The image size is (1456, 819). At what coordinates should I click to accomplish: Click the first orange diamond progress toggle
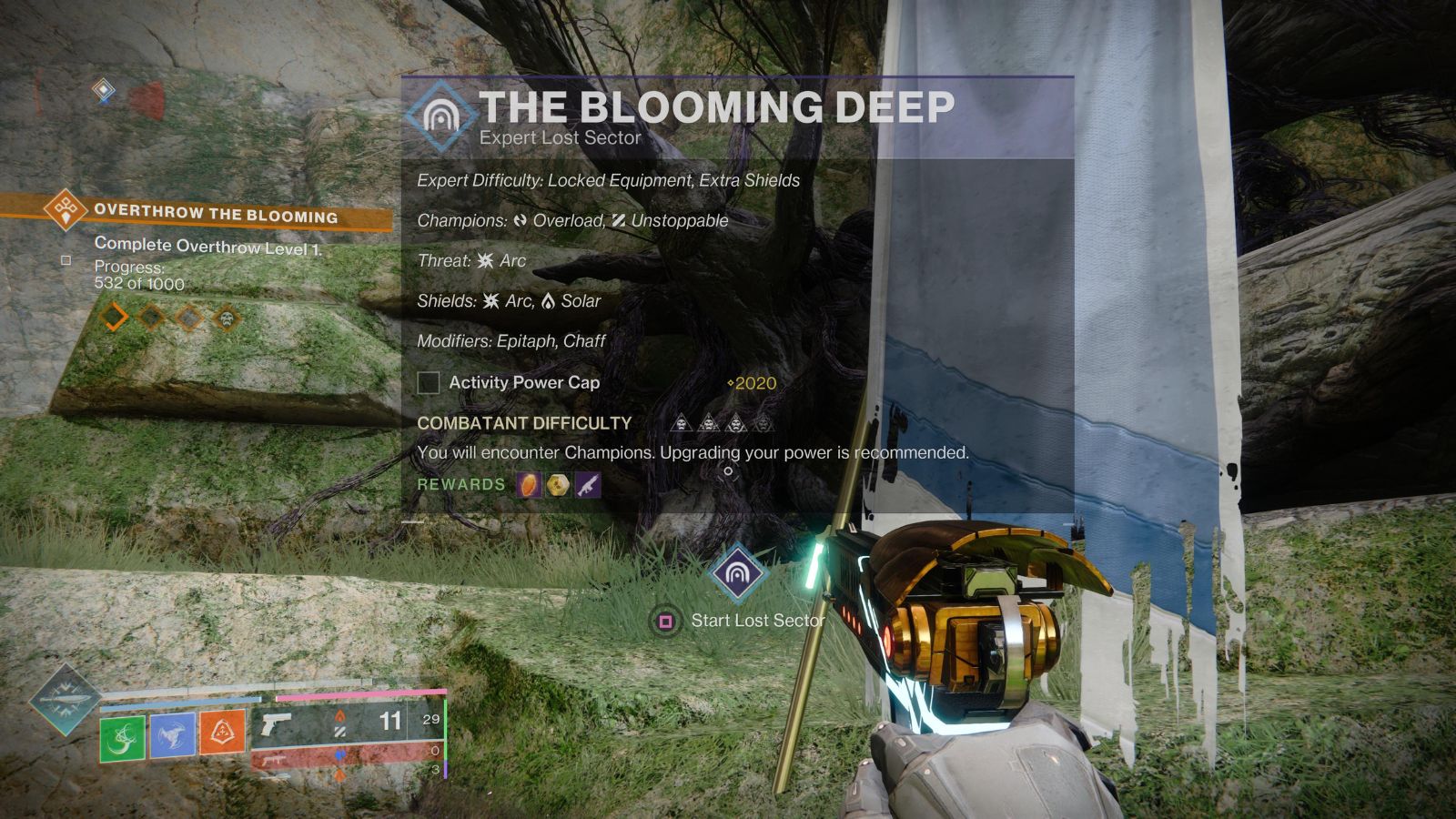point(113,318)
